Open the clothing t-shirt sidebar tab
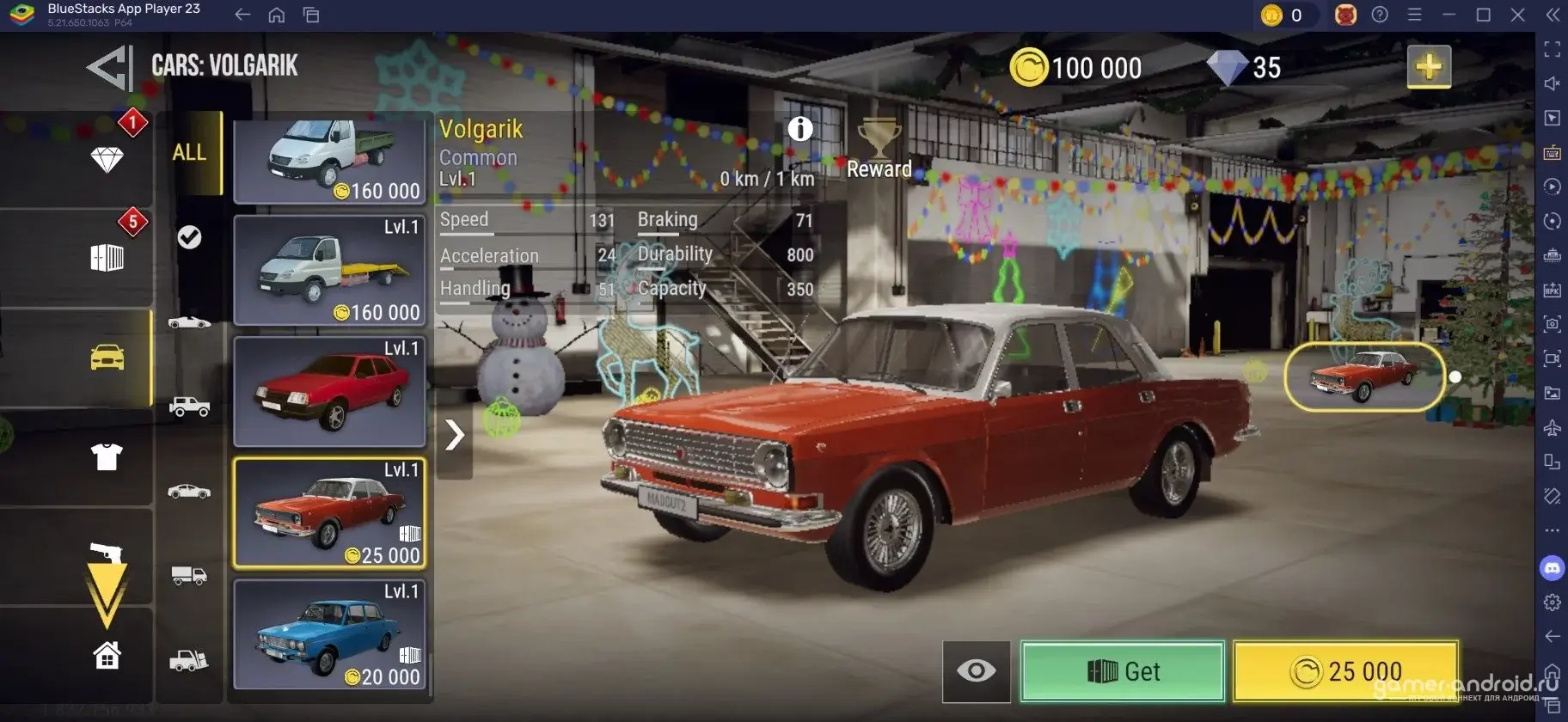 tap(107, 457)
